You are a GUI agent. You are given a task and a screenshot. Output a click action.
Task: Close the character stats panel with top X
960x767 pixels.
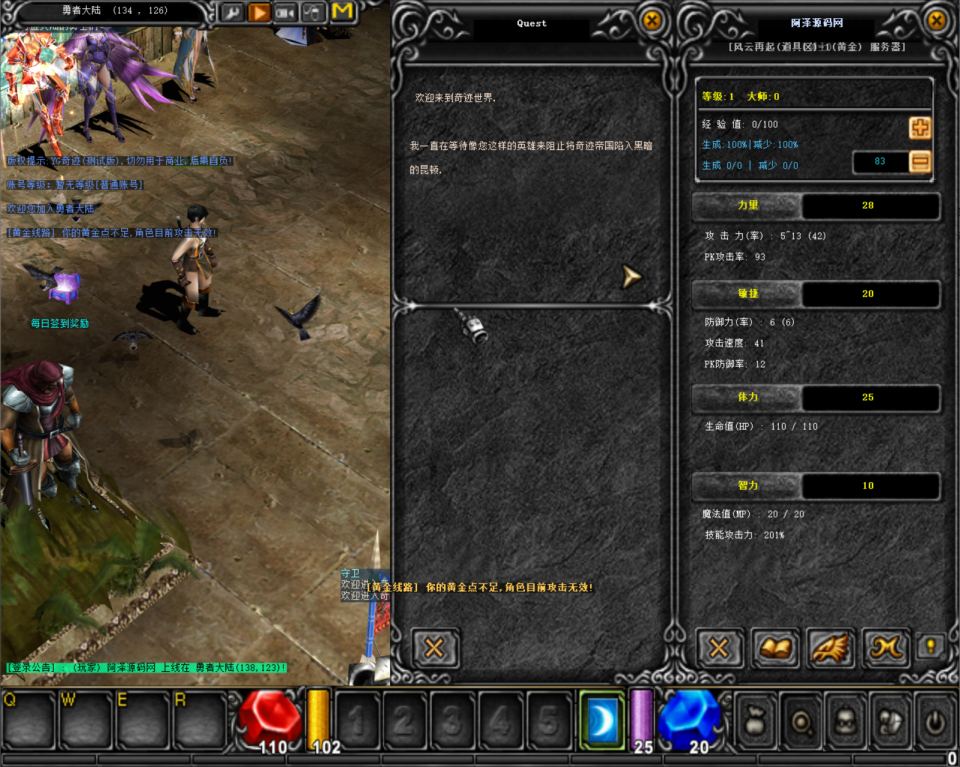[x=937, y=20]
